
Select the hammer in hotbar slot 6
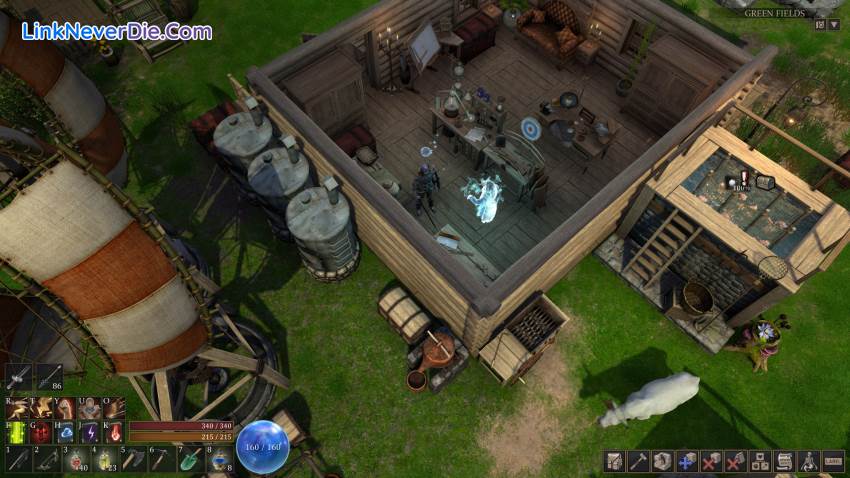point(160,459)
